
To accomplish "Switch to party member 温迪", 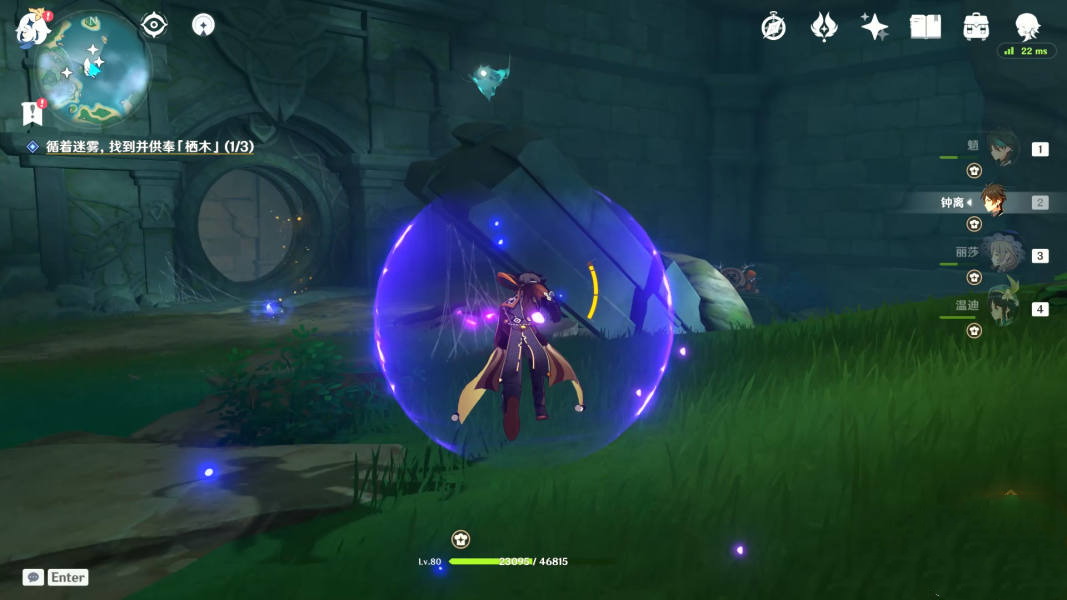I will point(1002,307).
